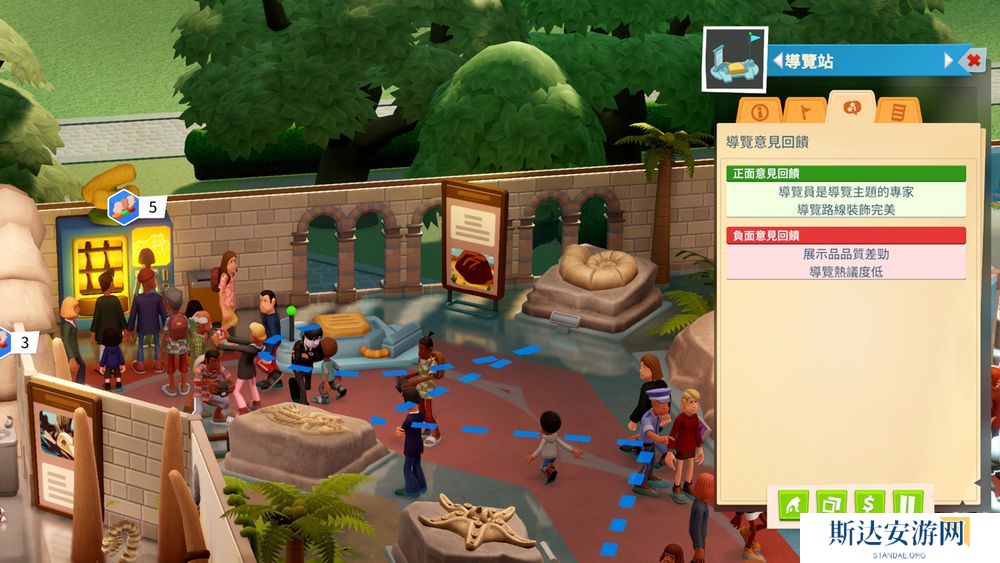Go to the previous tour station with the left arrow
Screen dimensions: 1000x563
click(777, 61)
